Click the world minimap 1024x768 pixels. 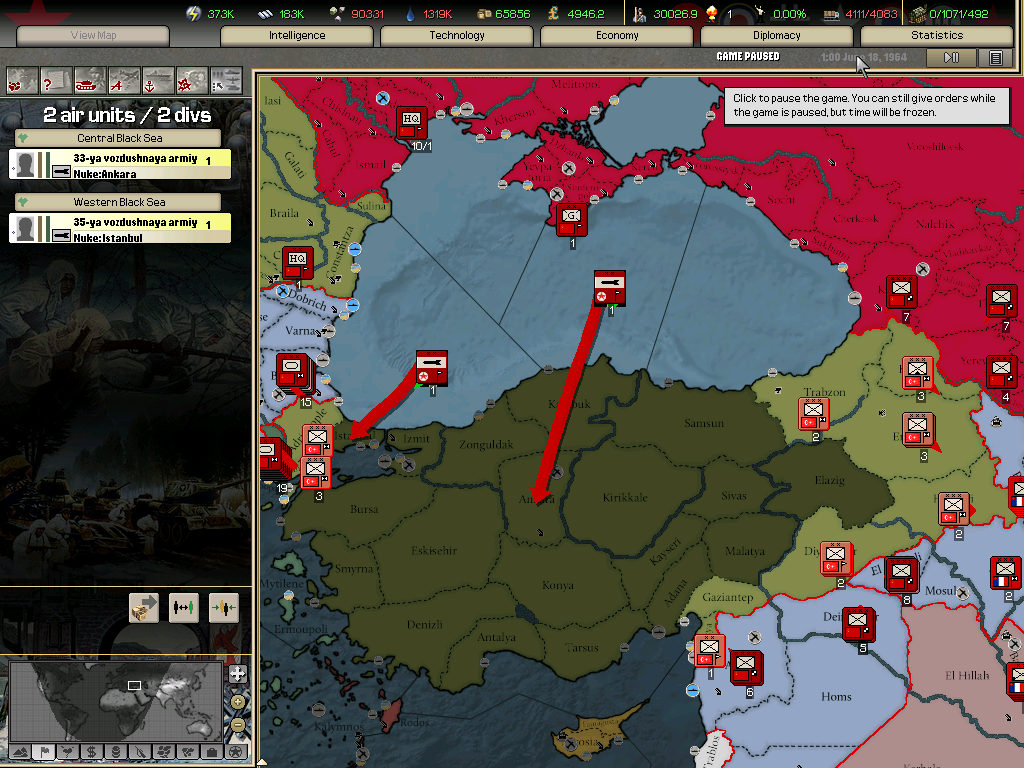pos(115,699)
